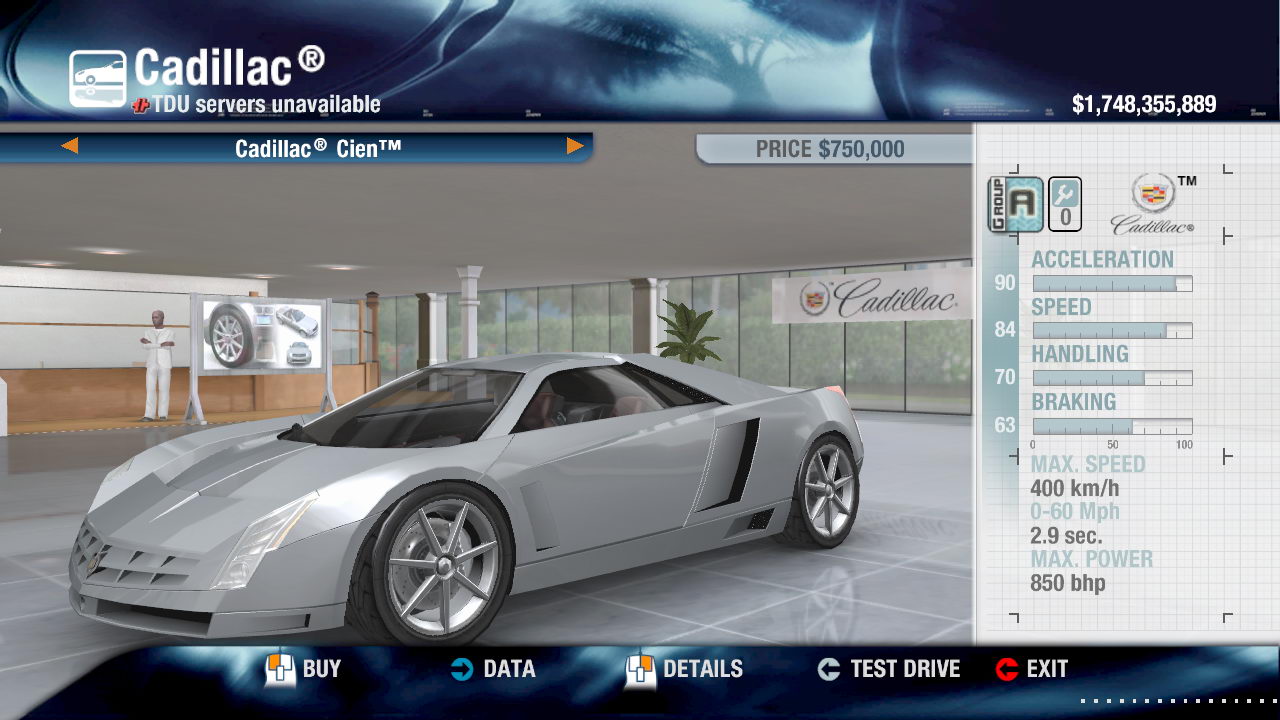
Task: Open the Data view
Action: point(492,669)
